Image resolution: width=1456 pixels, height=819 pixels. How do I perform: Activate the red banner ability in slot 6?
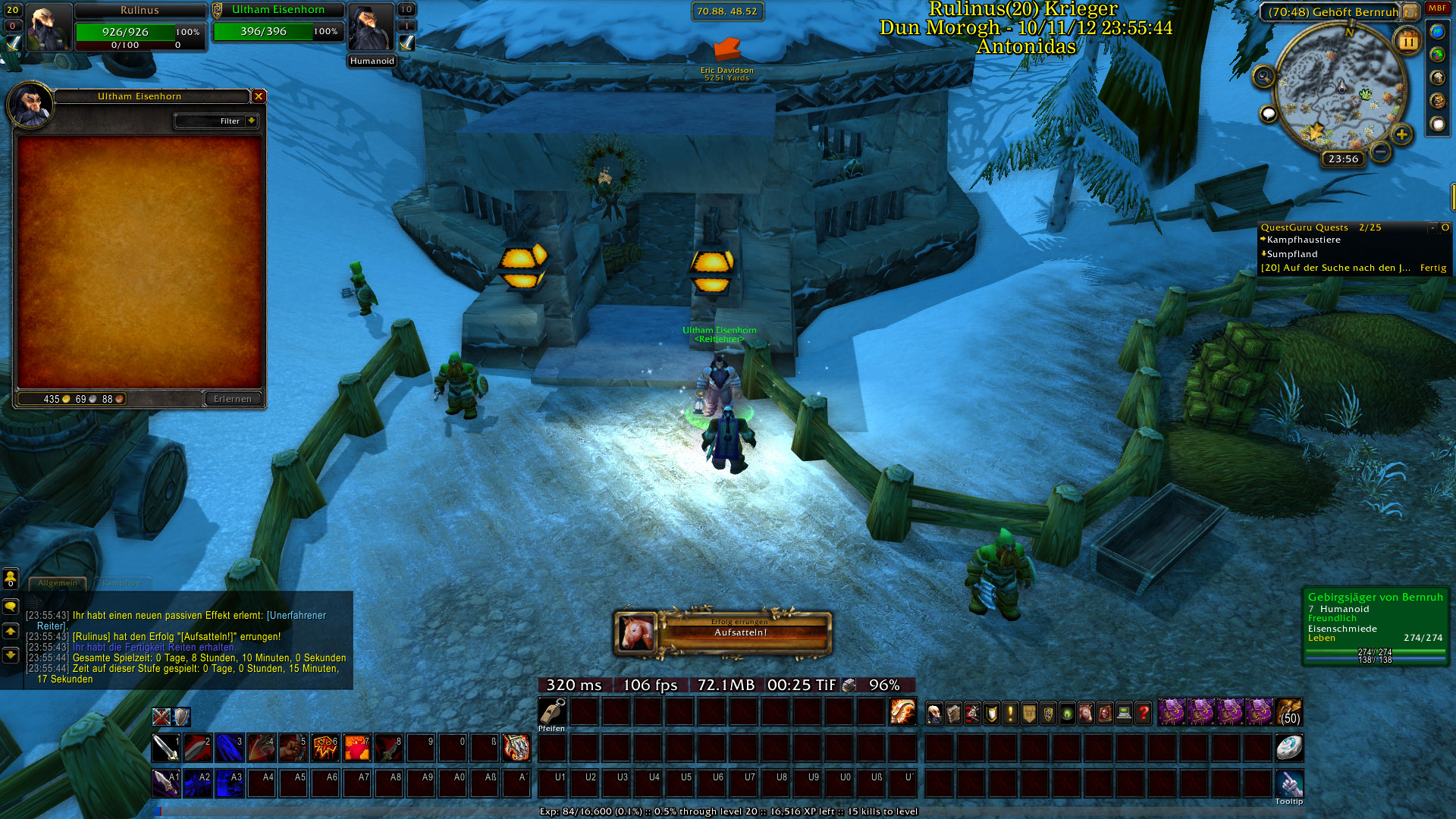[325, 748]
